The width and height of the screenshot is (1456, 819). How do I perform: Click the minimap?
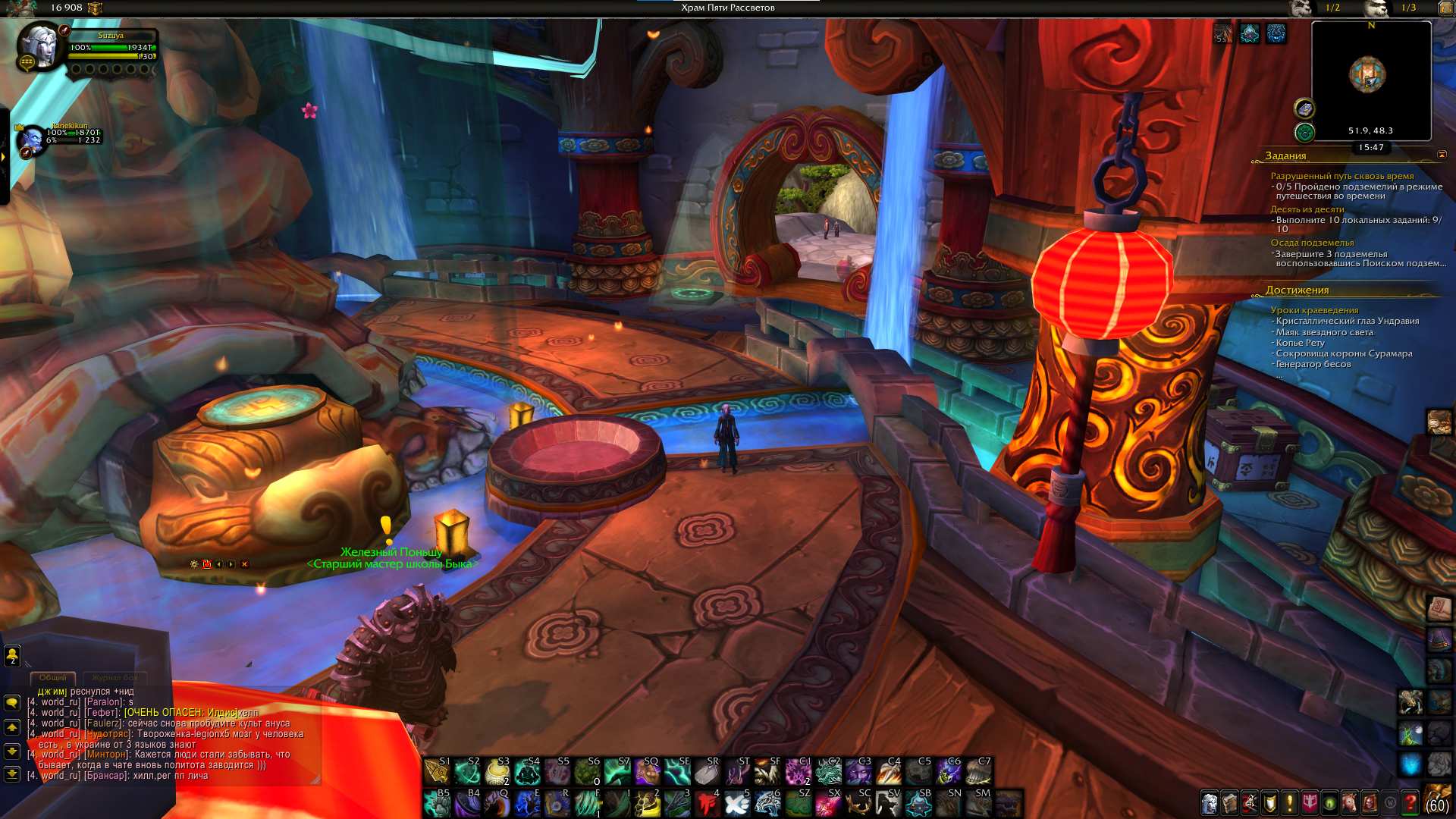1371,76
